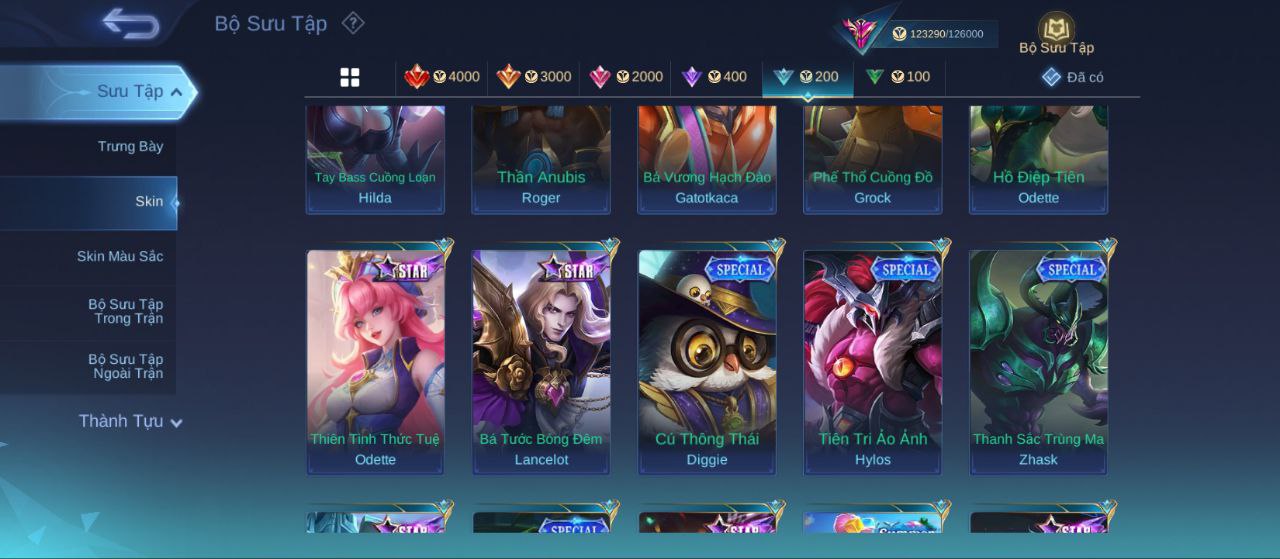
Task: Switch to the 100 points tier tab
Action: (898, 77)
